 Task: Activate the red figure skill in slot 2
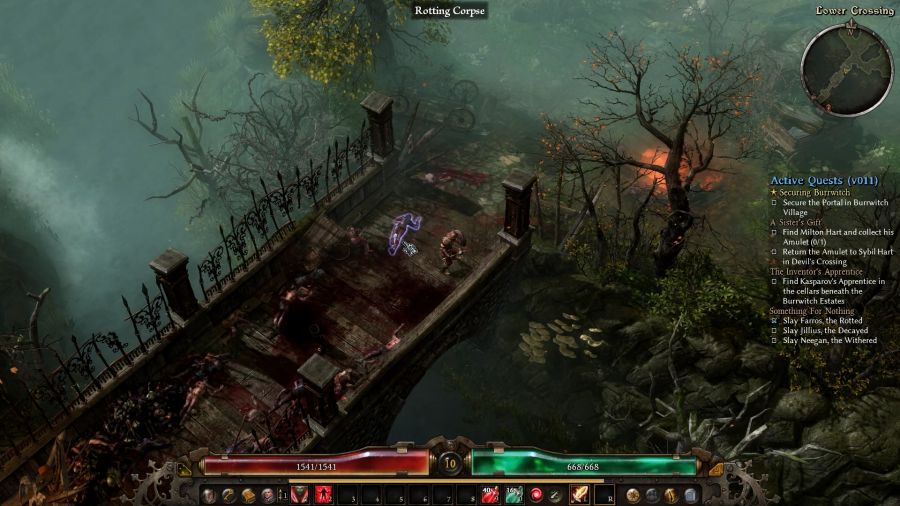point(324,495)
